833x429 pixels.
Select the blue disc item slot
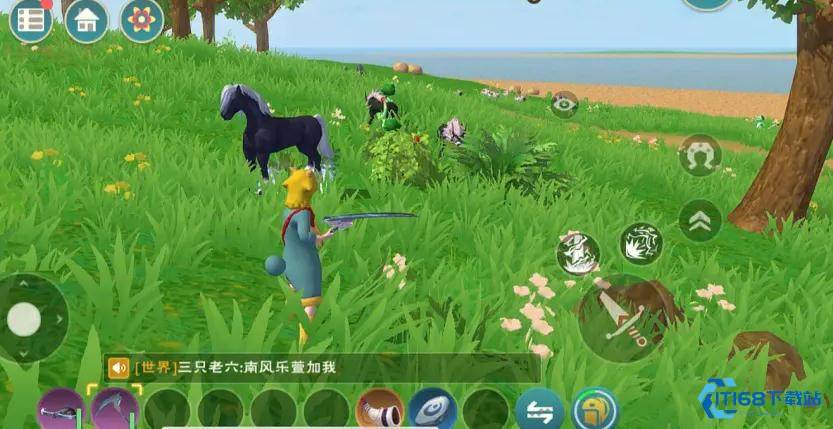(x=433, y=410)
